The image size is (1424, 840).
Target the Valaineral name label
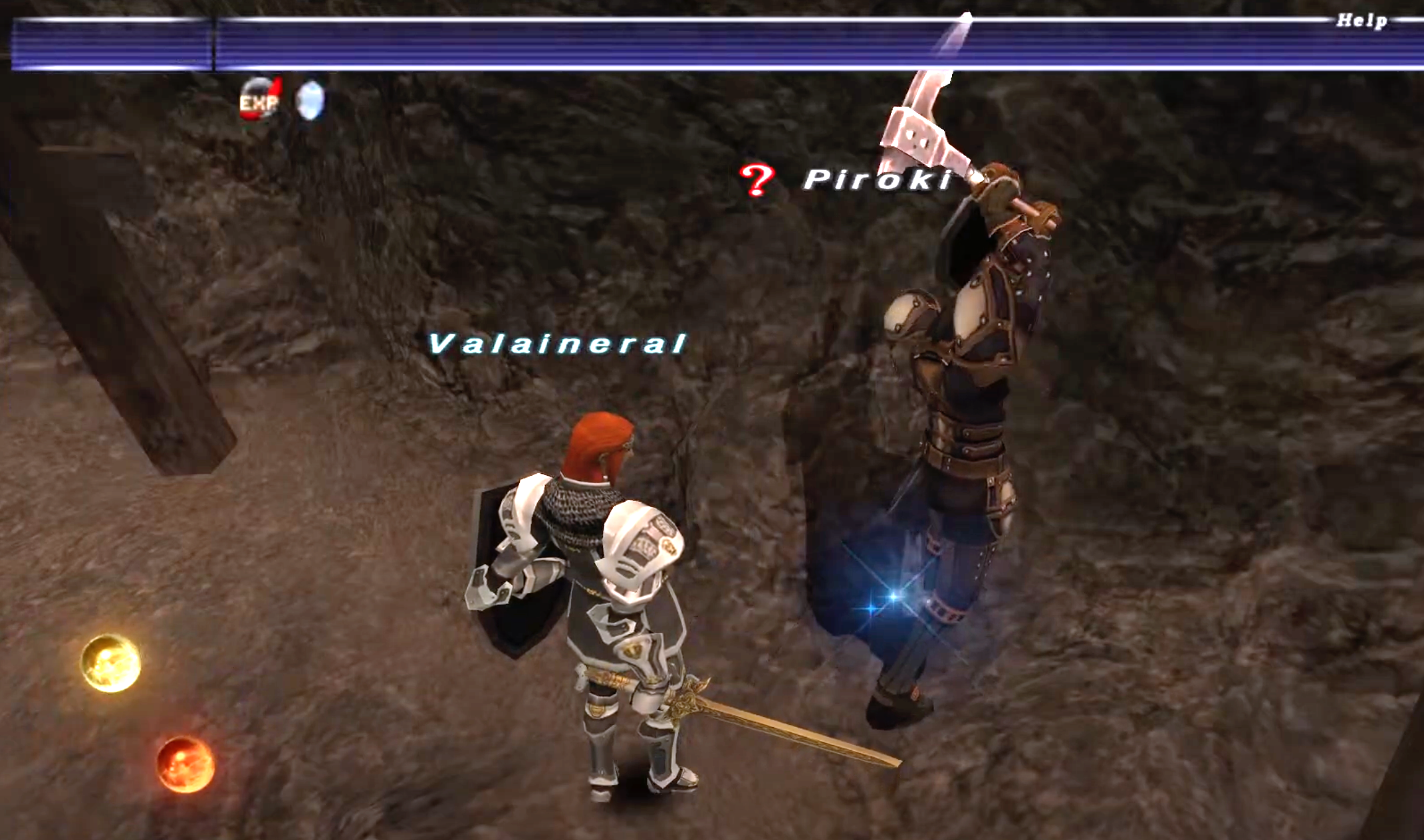(x=557, y=344)
